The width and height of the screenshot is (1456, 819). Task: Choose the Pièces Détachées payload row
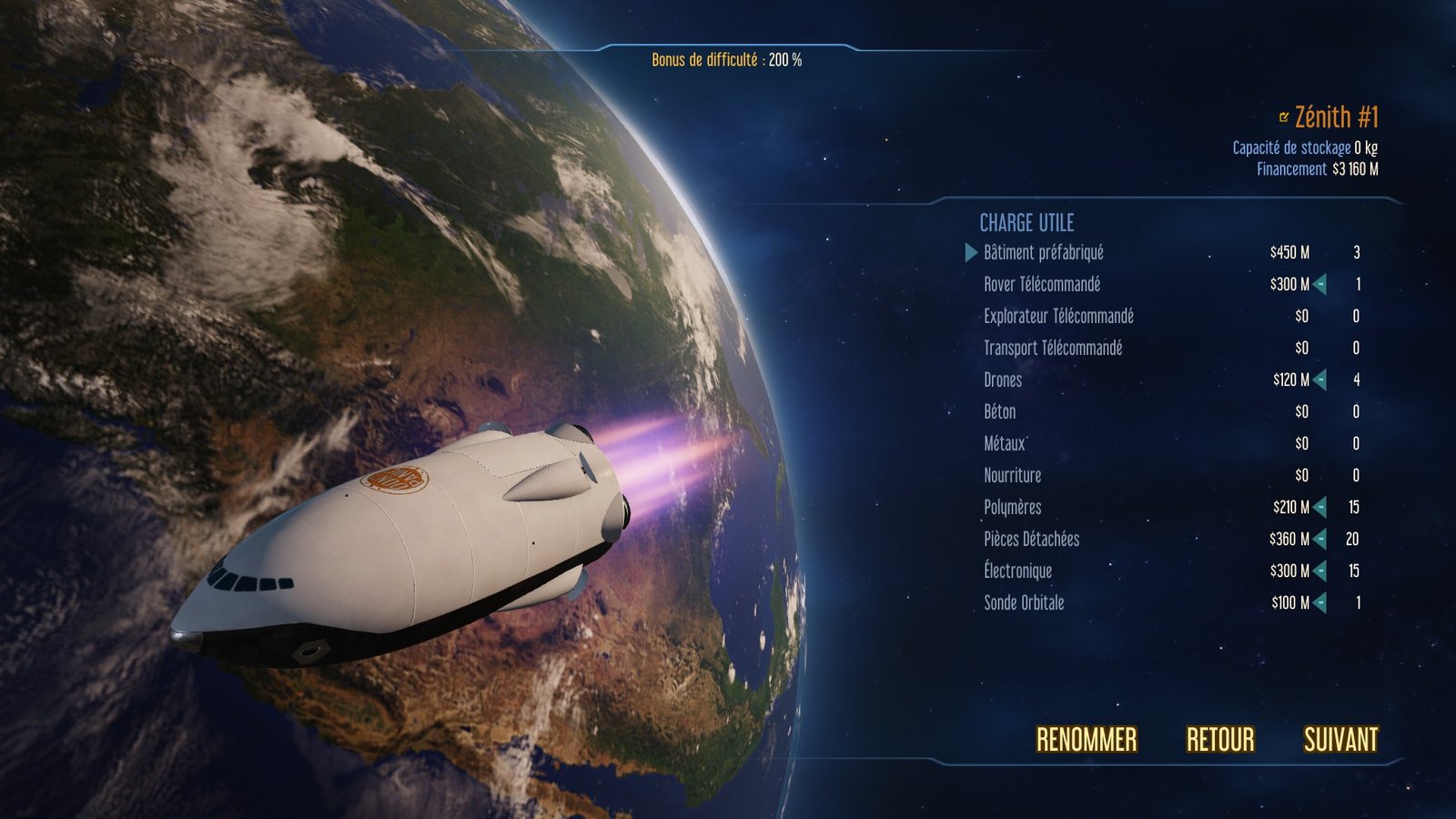point(1031,540)
